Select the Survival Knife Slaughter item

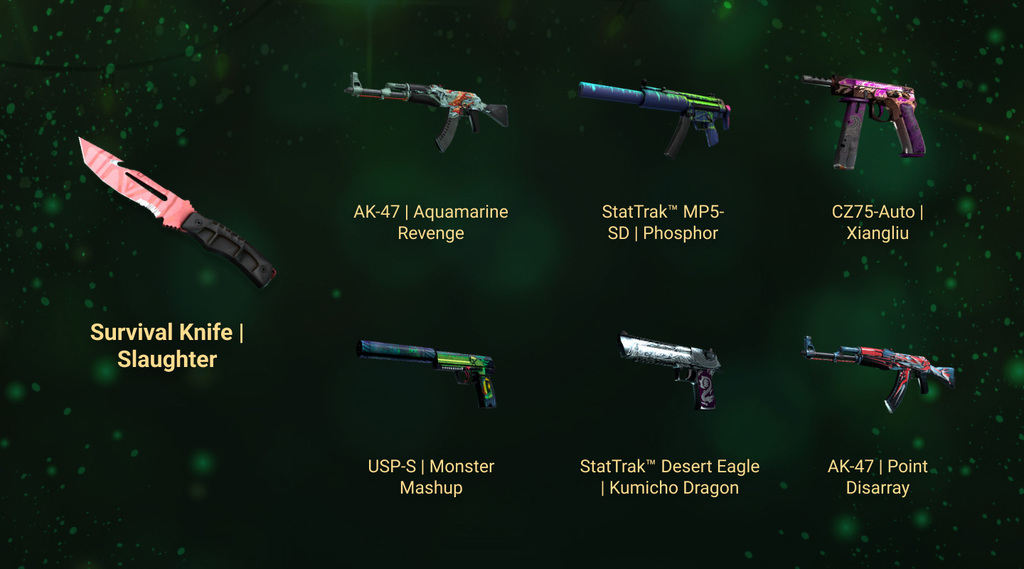pyautogui.click(x=175, y=213)
